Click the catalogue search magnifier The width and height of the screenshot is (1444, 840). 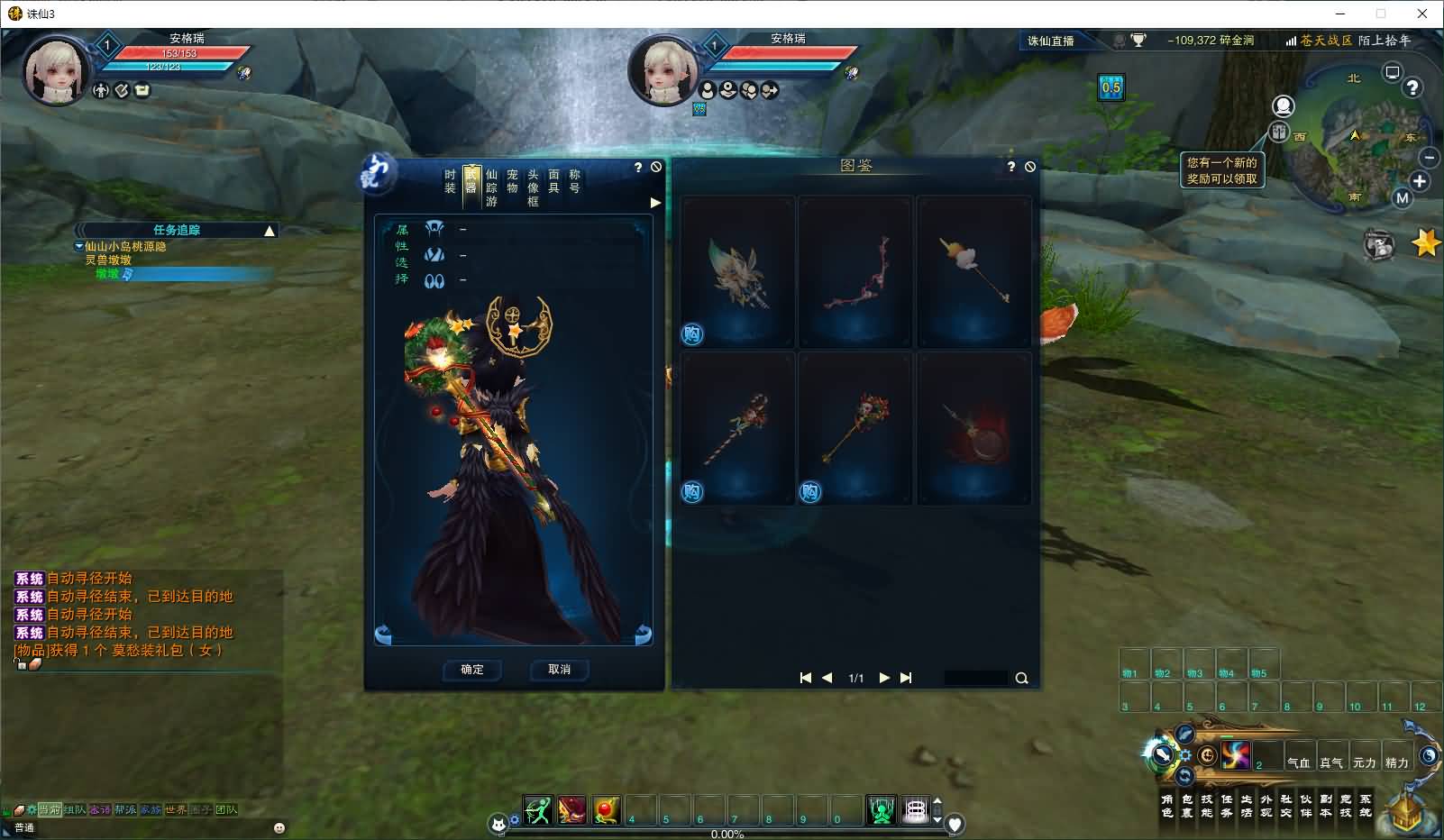pos(1021,679)
